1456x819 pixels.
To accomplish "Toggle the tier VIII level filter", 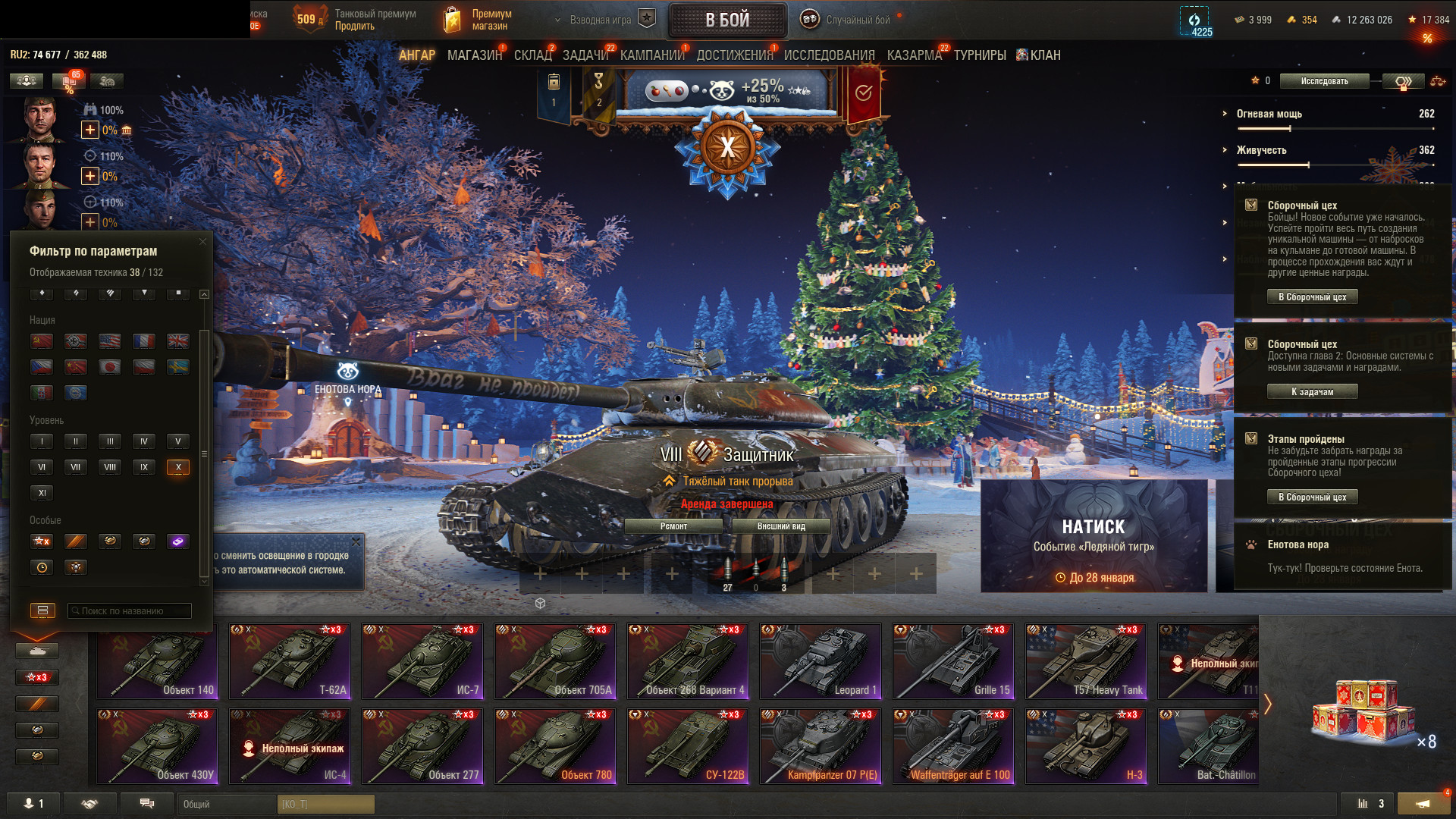I will [x=110, y=467].
